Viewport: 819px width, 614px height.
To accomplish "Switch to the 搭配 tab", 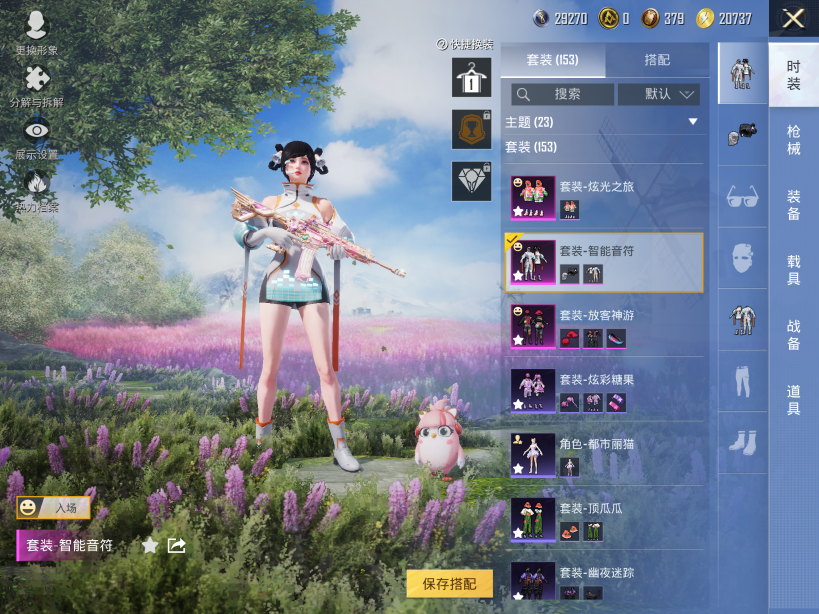I will tap(657, 60).
